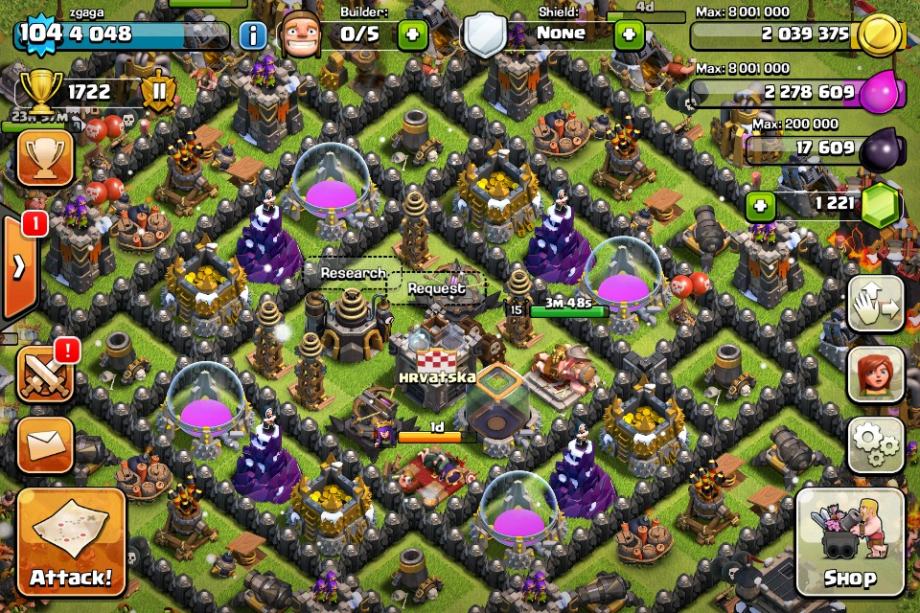Click the red-haired villager portrait button
Image resolution: width=920 pixels, height=613 pixels.
875,374
